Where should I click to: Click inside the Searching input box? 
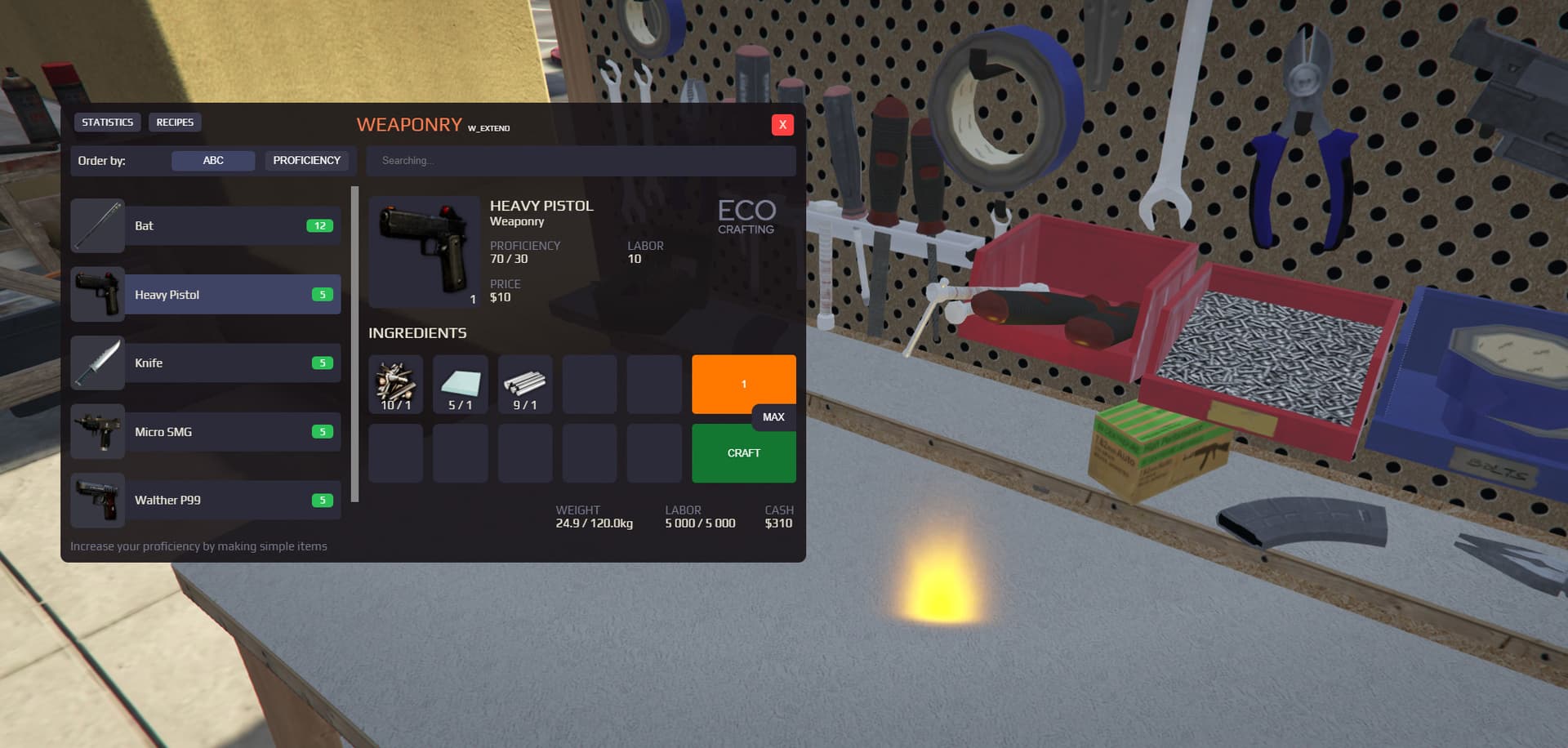[581, 161]
